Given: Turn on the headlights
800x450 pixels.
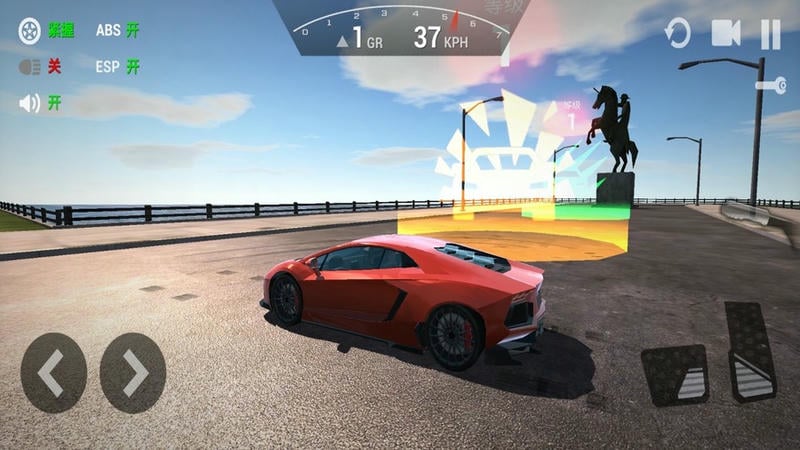Looking at the screenshot, I should 30,67.
